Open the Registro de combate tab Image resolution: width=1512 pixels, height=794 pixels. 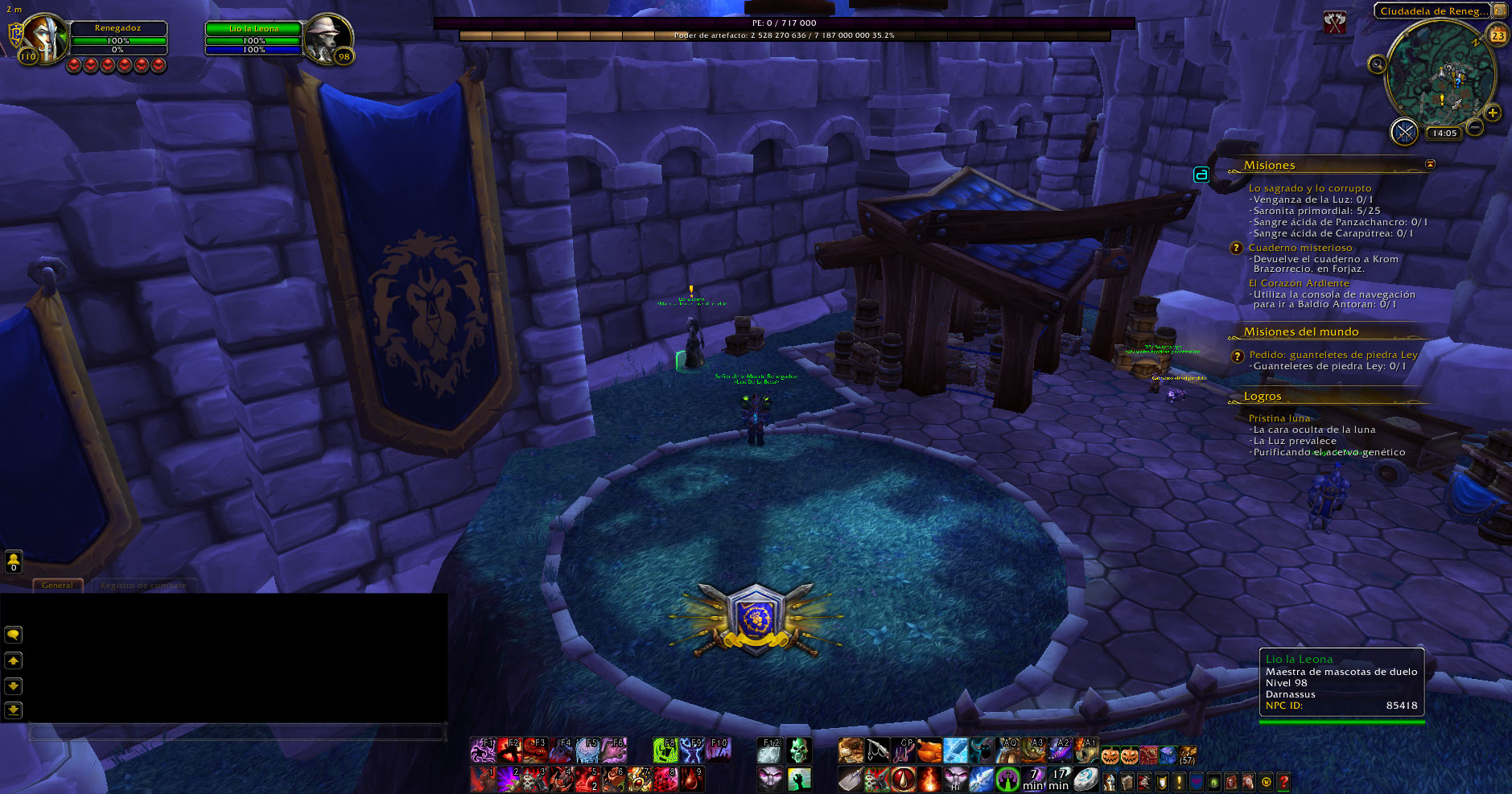pyautogui.click(x=143, y=585)
